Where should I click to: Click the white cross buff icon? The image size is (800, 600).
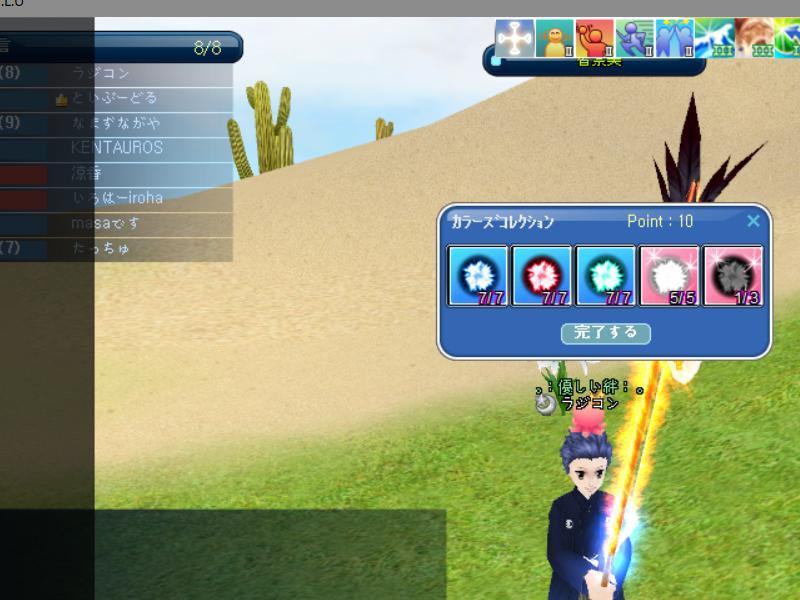(x=514, y=39)
